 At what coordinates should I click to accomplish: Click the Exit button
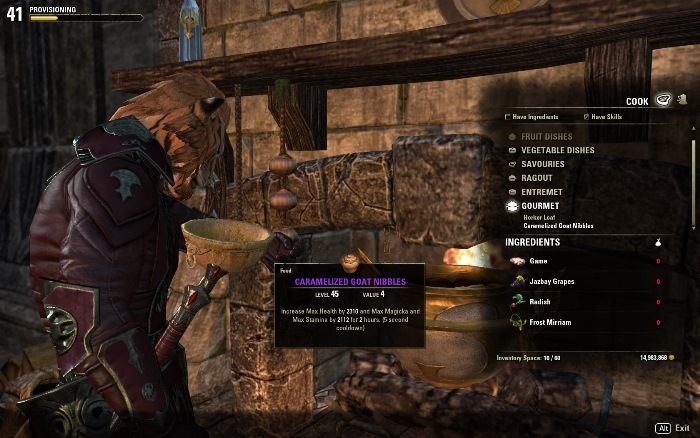[x=683, y=427]
